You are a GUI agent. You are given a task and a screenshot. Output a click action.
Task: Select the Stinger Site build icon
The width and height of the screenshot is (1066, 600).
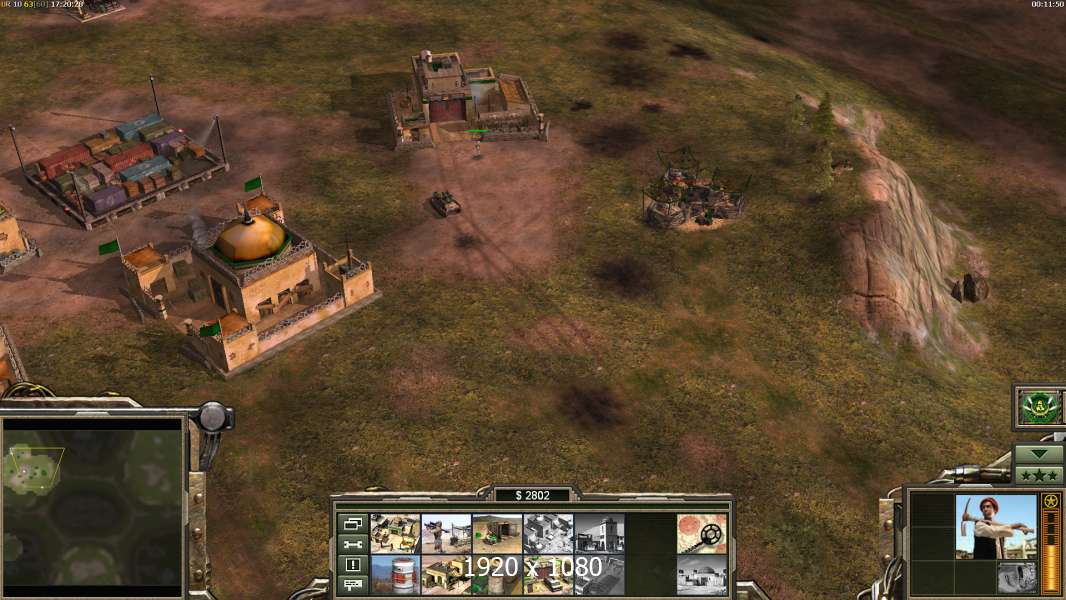point(446,533)
